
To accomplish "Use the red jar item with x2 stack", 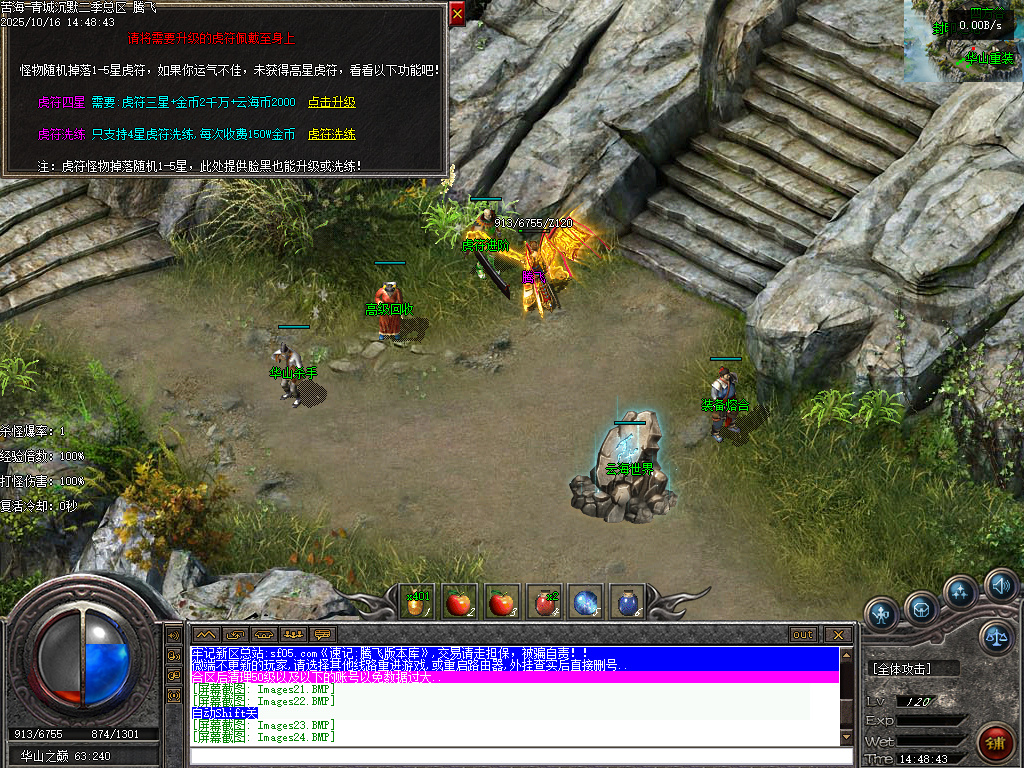I will [543, 602].
